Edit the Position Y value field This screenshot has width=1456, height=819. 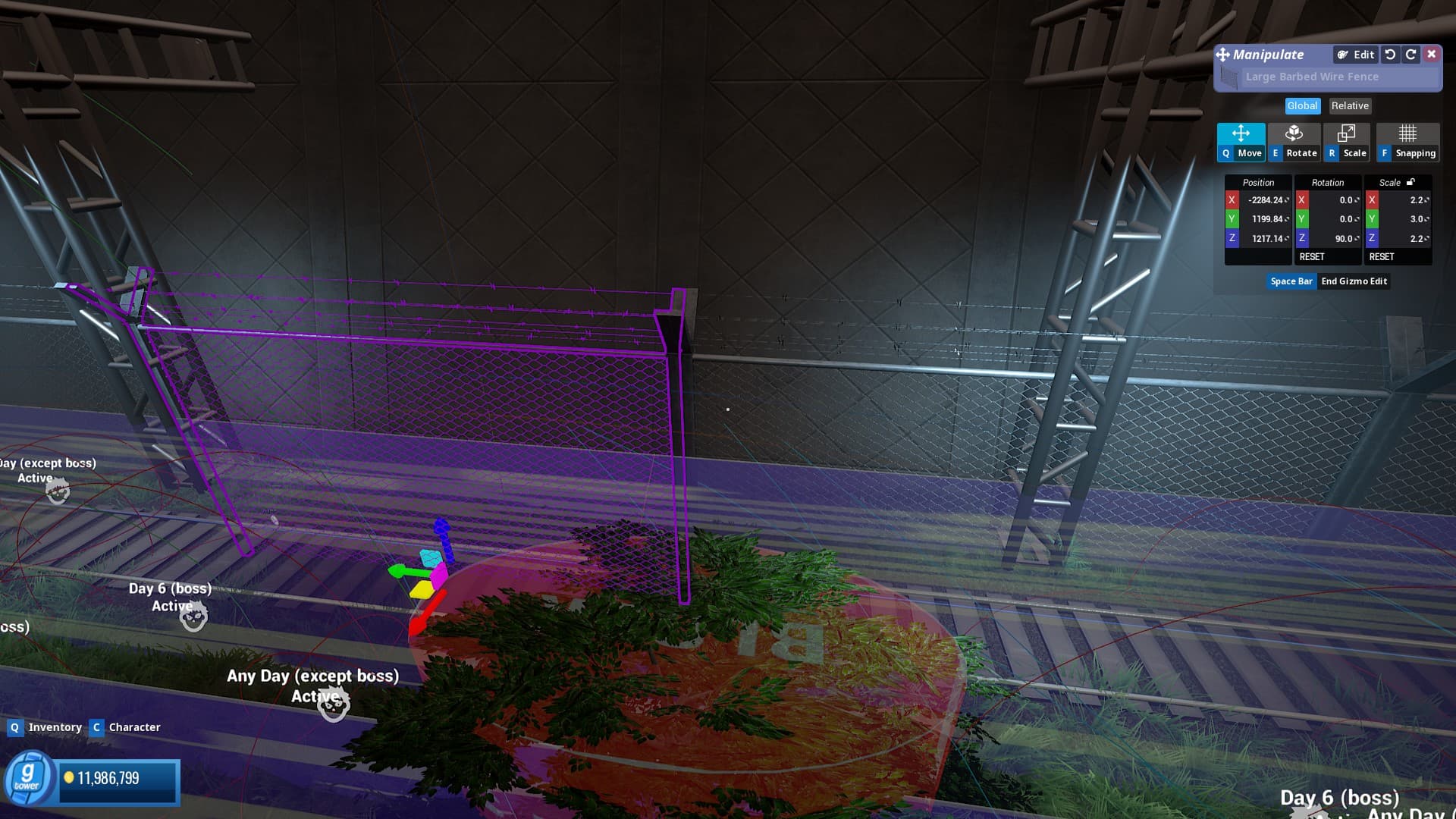1266,219
